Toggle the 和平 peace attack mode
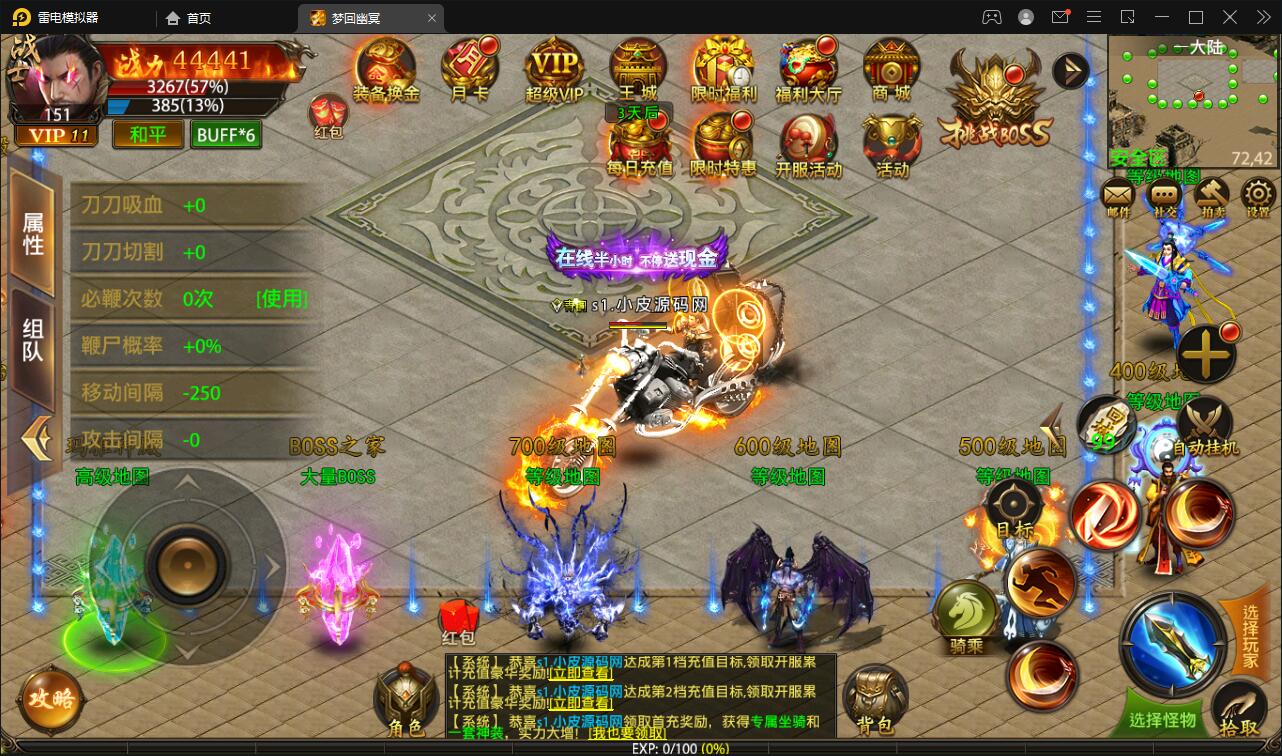 click(x=148, y=133)
